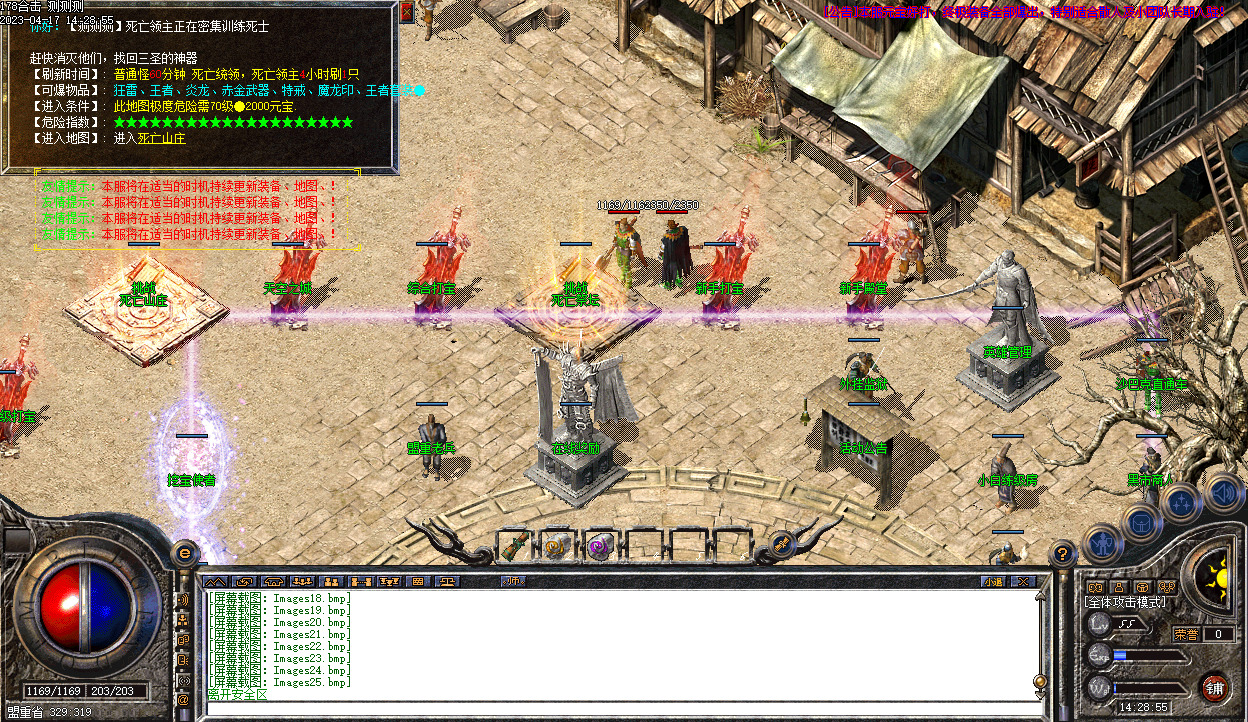The height and width of the screenshot is (722, 1248).
Task: Open the skills sparkle round button
Action: 1181,502
